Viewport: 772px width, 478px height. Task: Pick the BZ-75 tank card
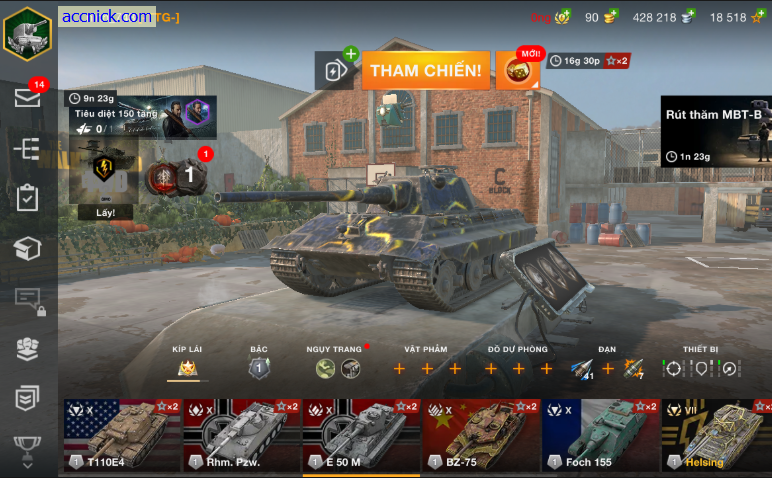point(481,435)
